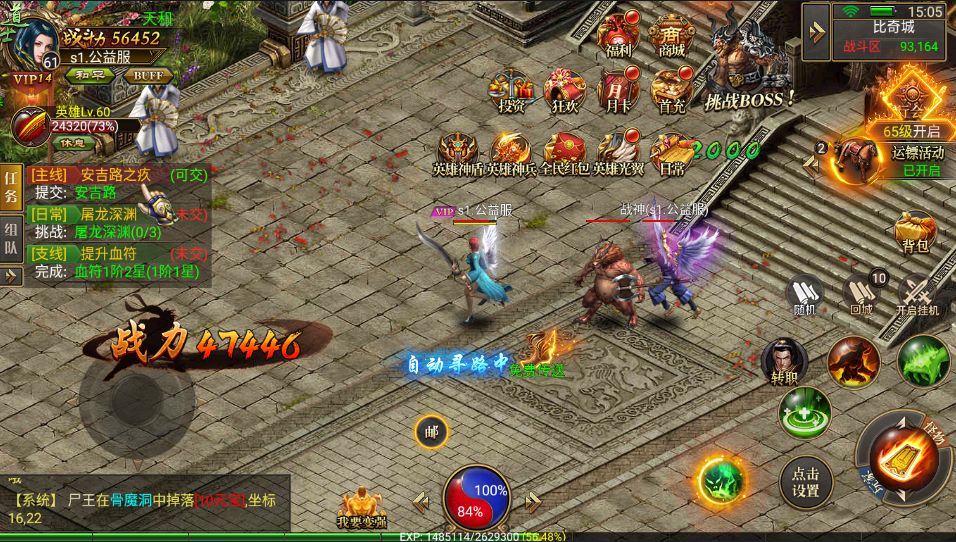Switch to the 组队 team tab
Image resolution: width=956 pixels, height=542 pixels.
tap(11, 239)
